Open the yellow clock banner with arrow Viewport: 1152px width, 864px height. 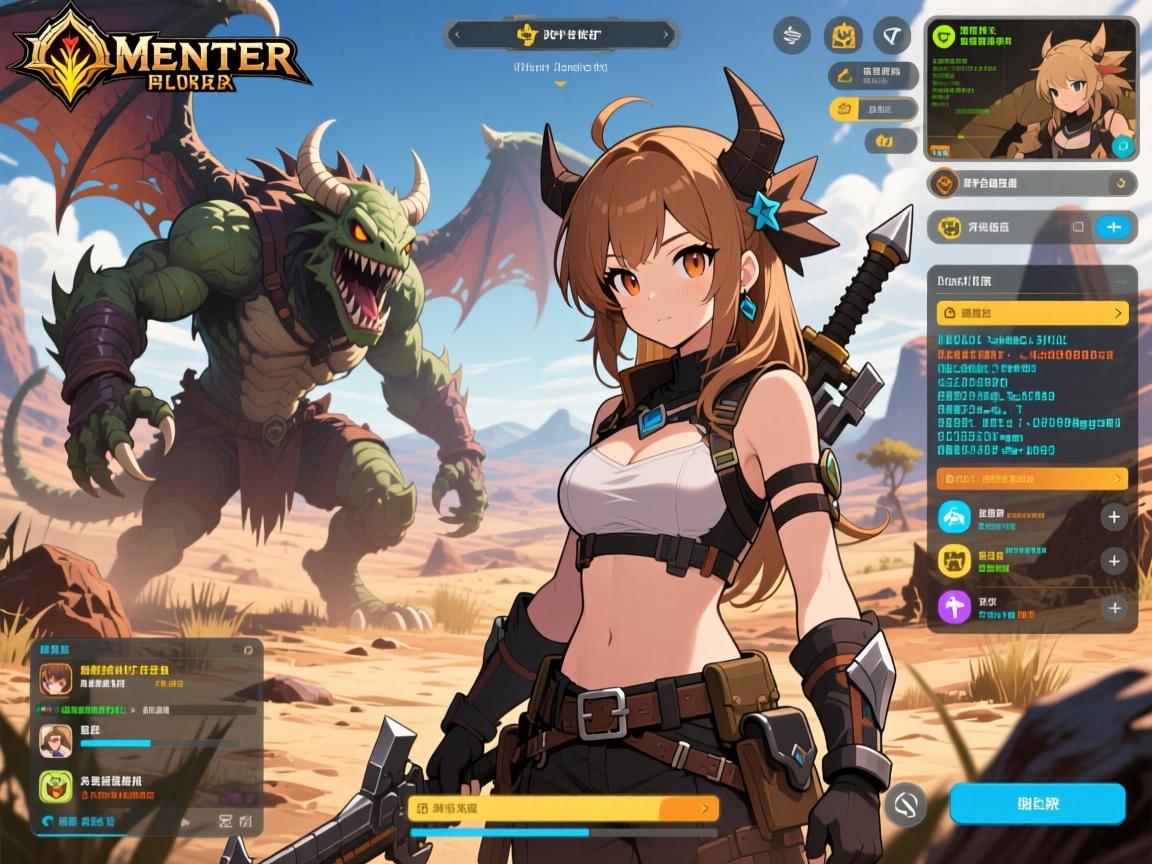(x=1032, y=314)
